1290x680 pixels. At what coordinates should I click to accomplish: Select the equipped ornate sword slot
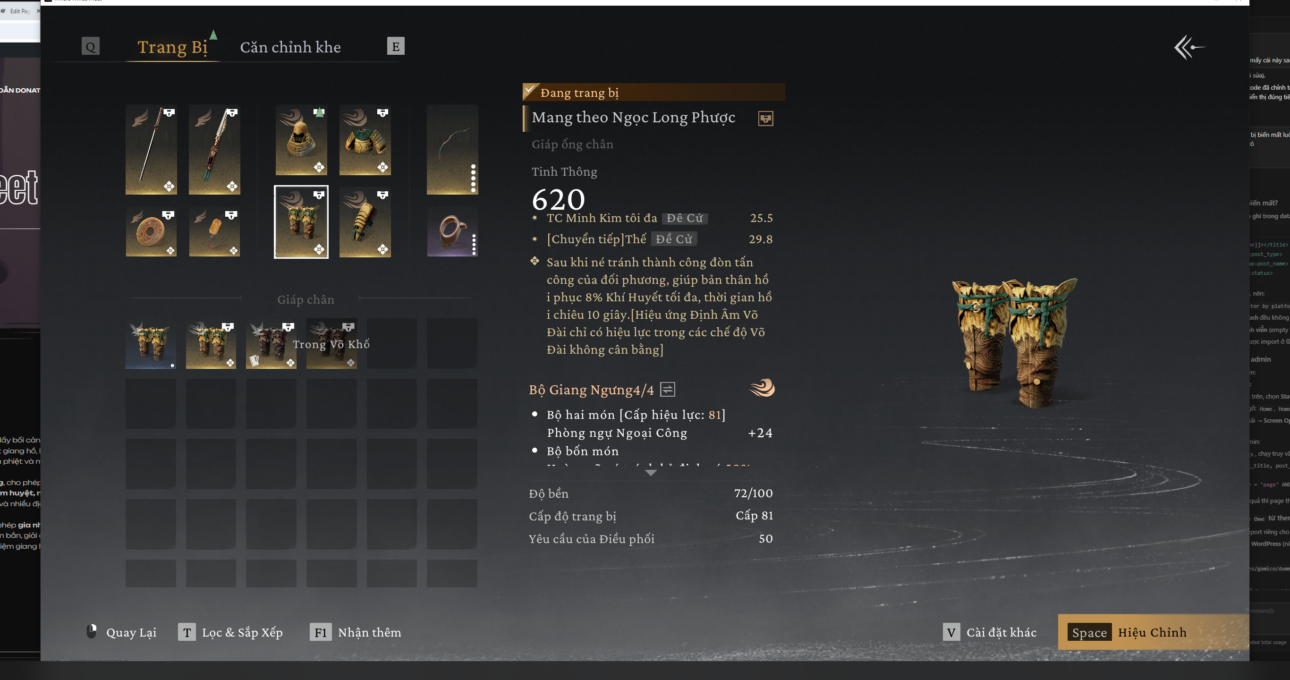[x=214, y=150]
